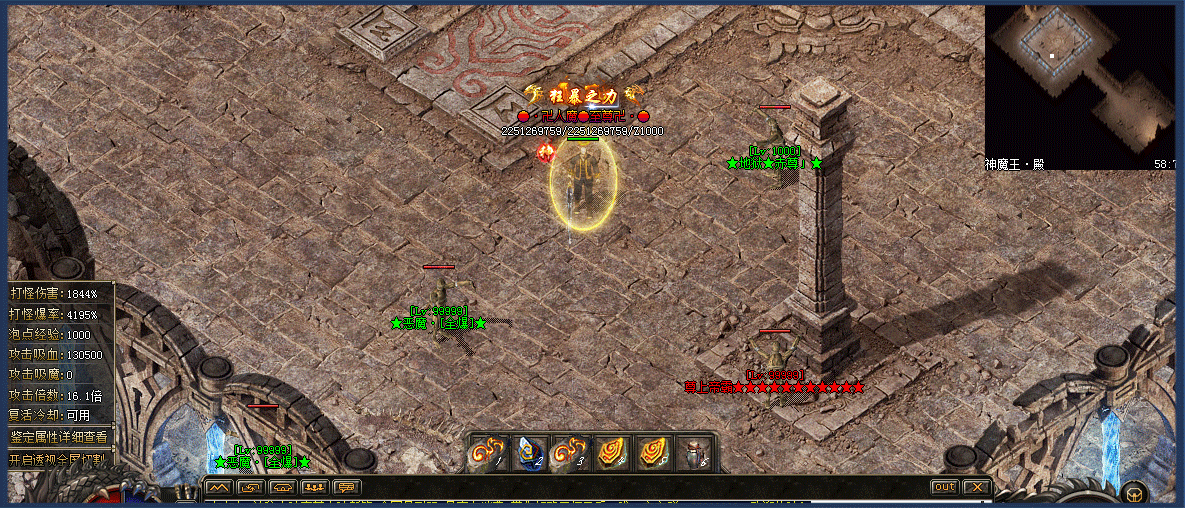This screenshot has width=1185, height=508.
Task: Click the oval-shaped third chat bar button
Action: pos(283,488)
